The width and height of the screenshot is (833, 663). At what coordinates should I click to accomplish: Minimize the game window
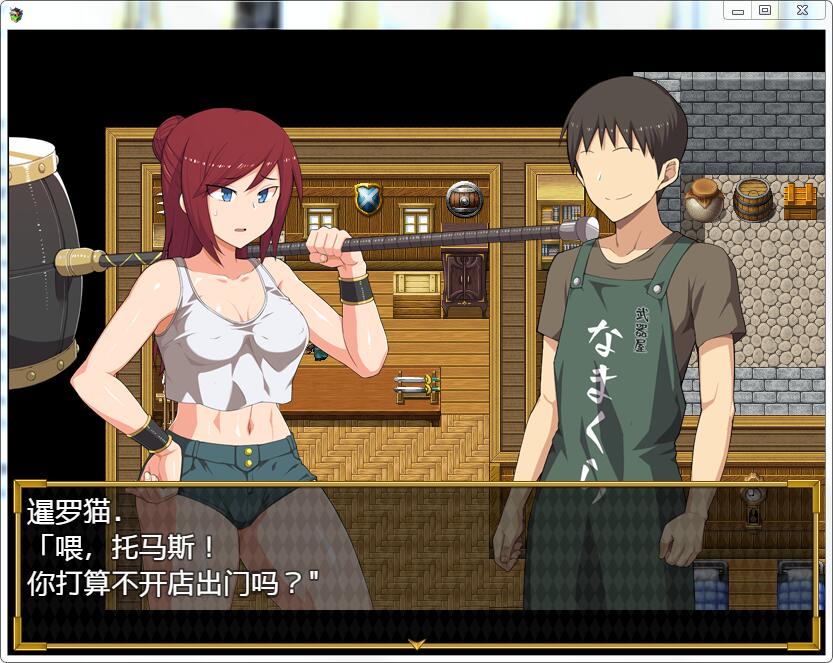click(x=739, y=11)
